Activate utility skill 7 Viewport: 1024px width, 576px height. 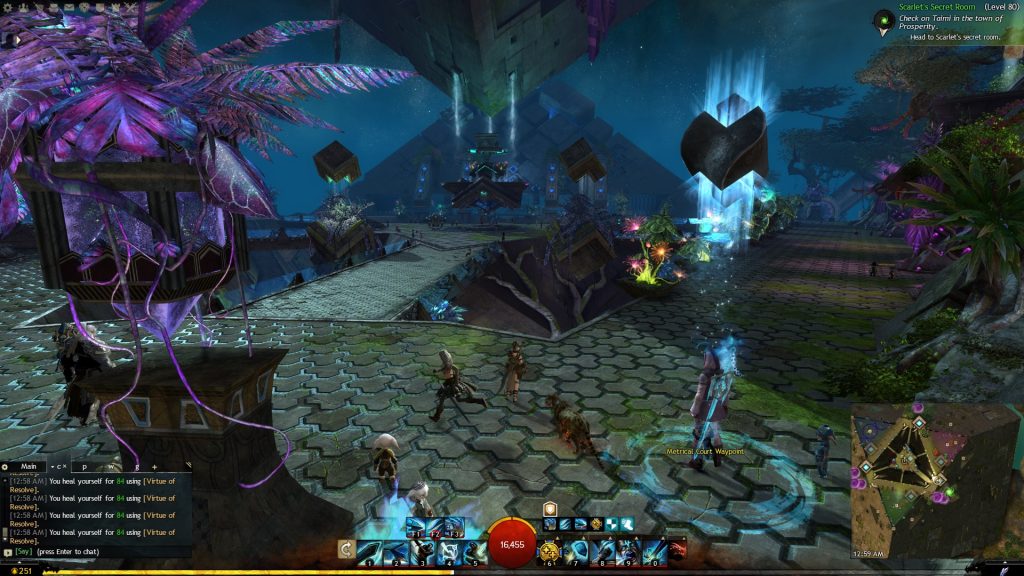coord(576,551)
